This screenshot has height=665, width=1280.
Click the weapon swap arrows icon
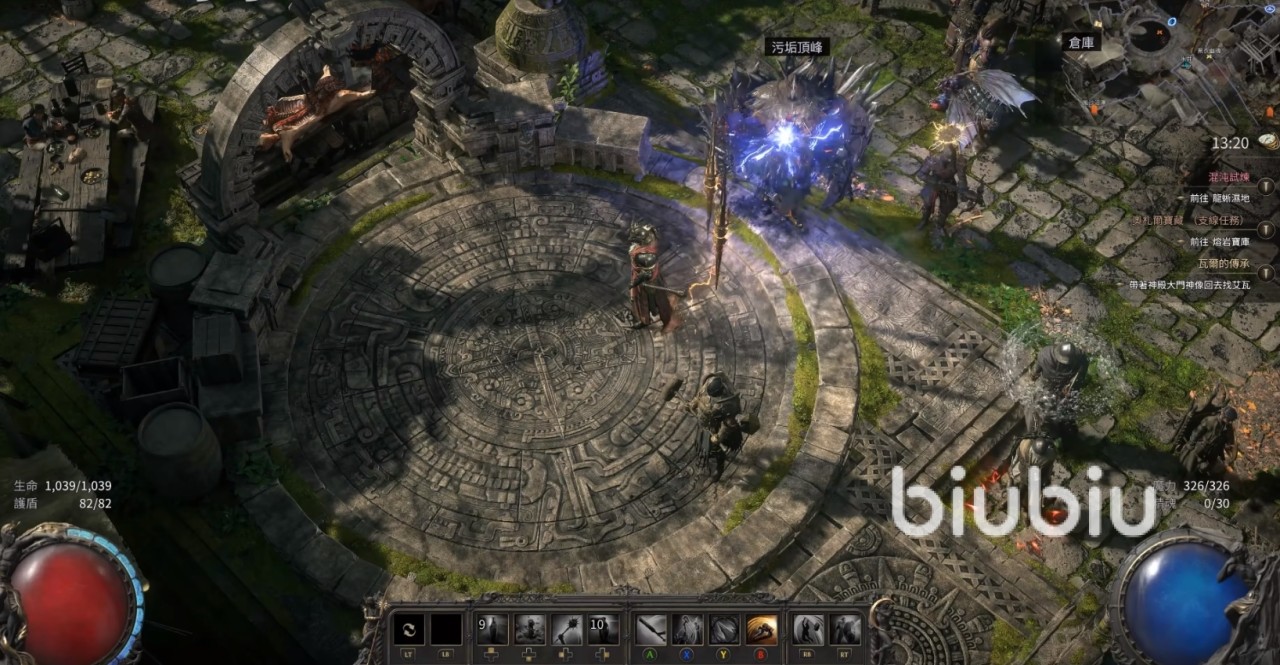coord(408,629)
